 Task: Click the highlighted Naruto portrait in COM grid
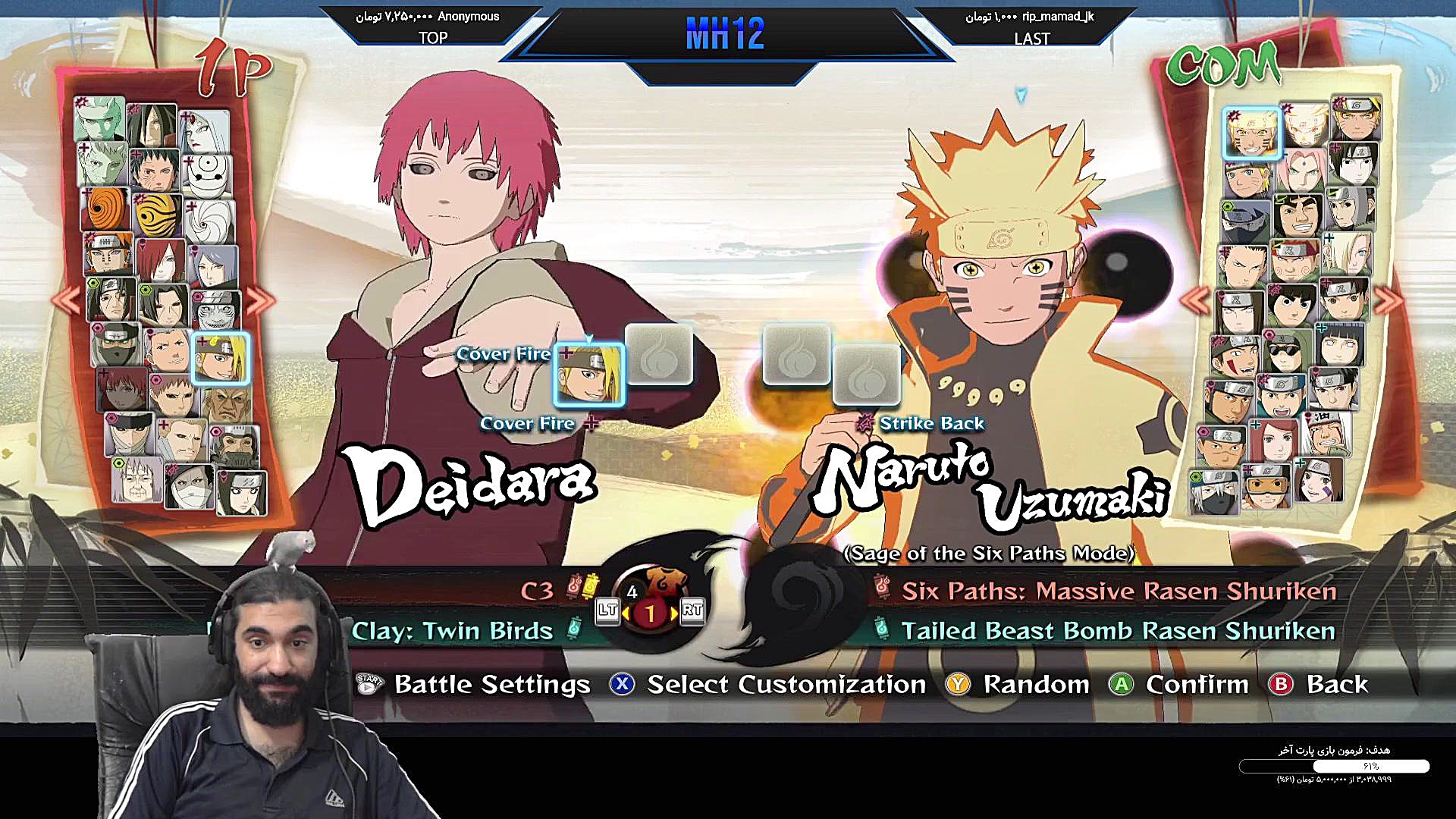coord(1251,130)
